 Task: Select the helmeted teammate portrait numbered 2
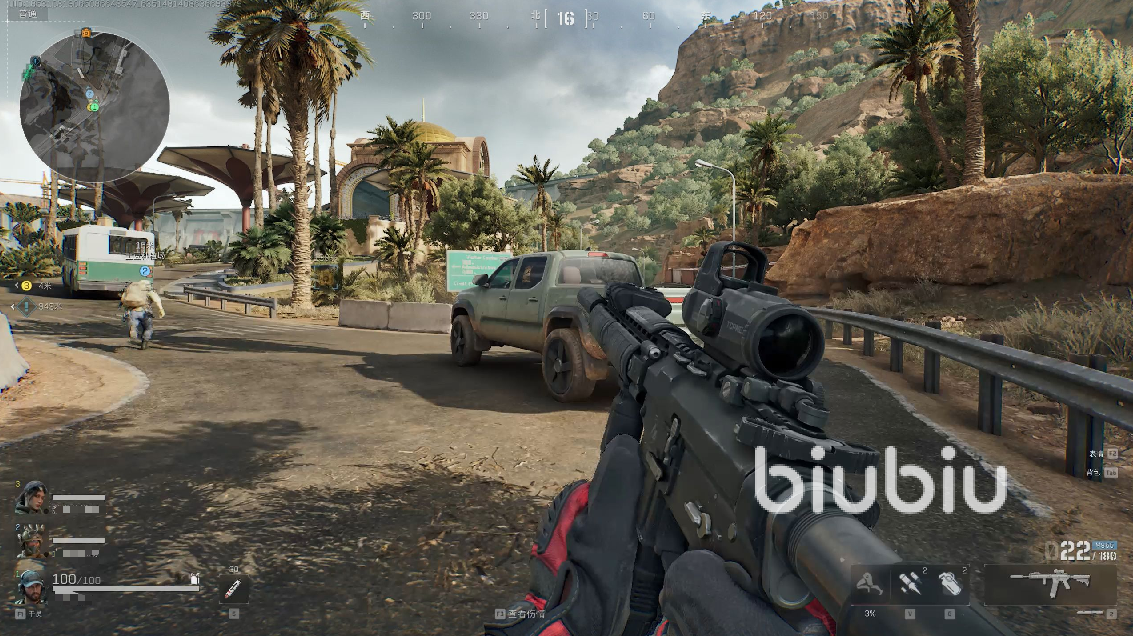pyautogui.click(x=30, y=541)
